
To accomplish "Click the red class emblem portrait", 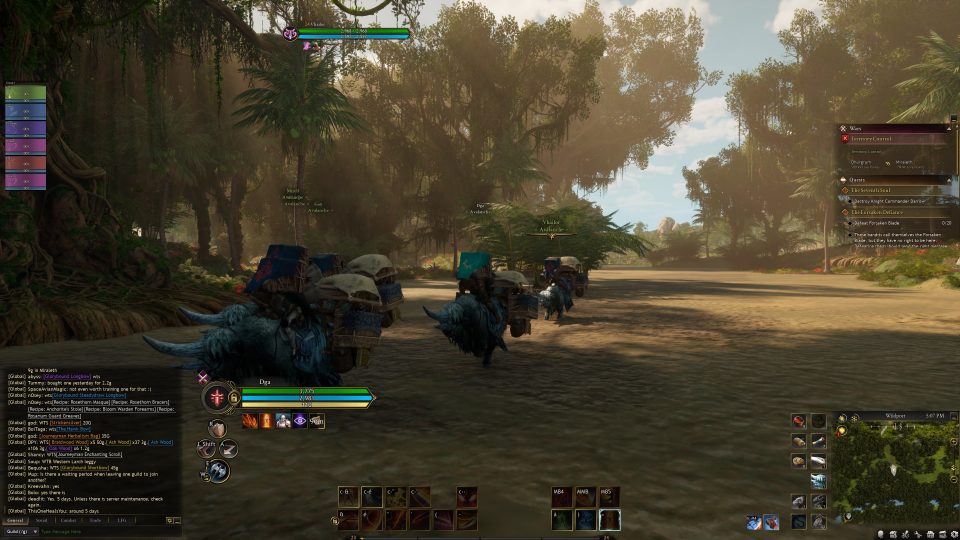I will [x=216, y=398].
